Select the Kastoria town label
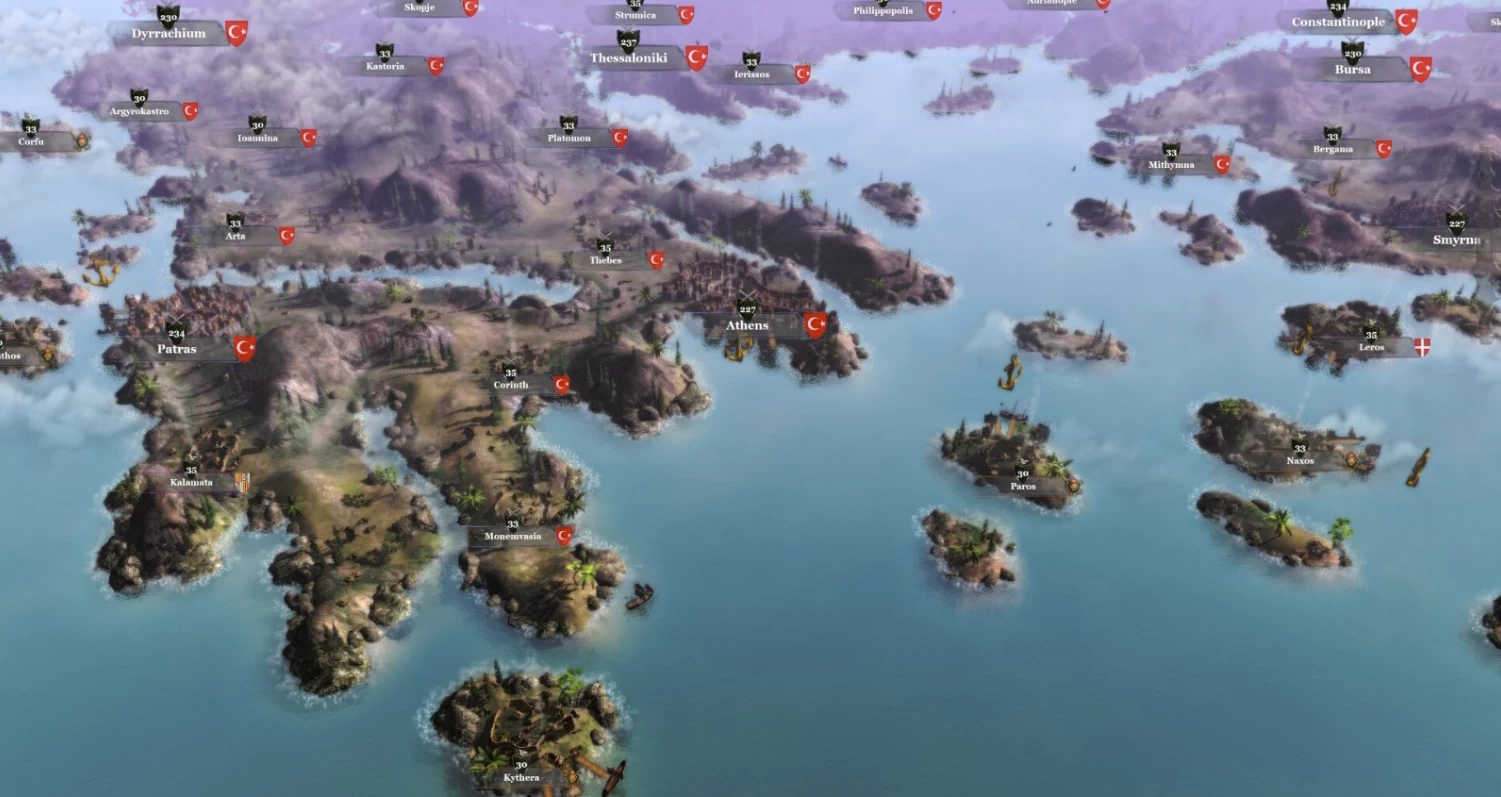Image resolution: width=1501 pixels, height=797 pixels. [x=385, y=66]
